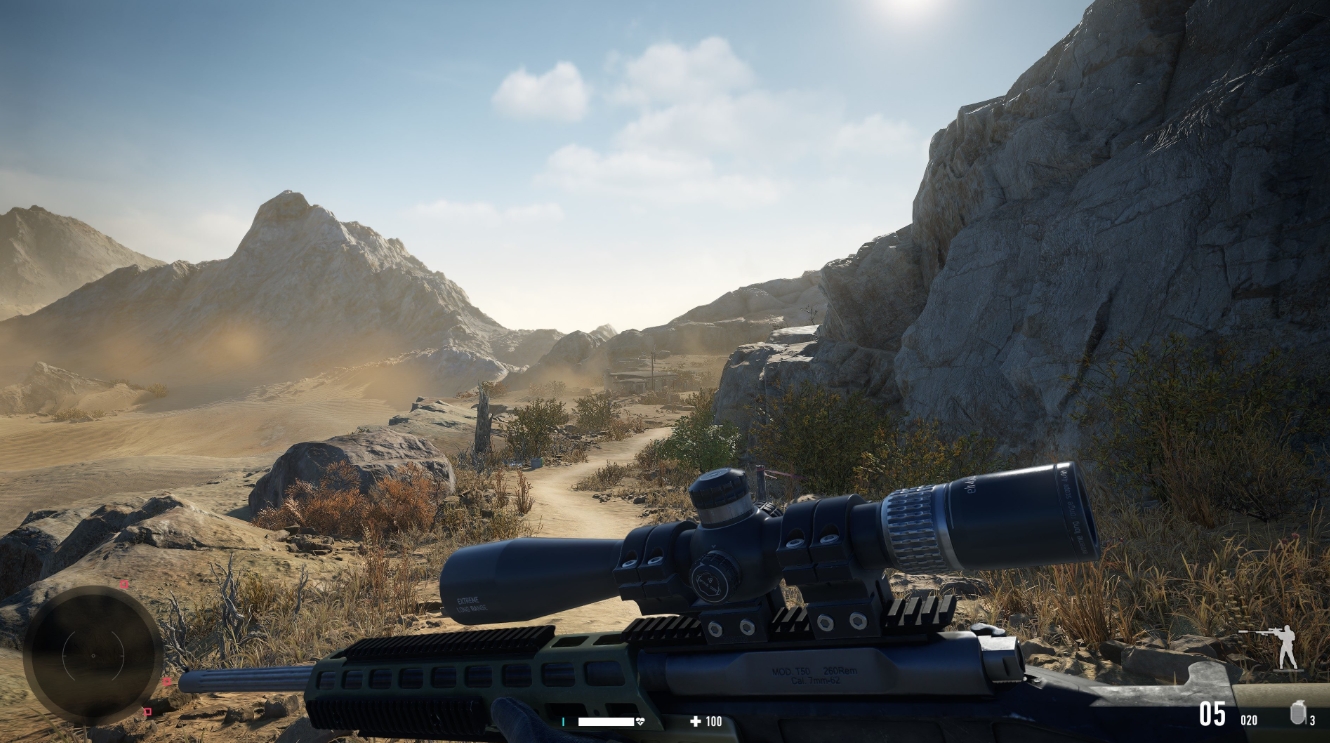The width and height of the screenshot is (1330, 743).
Task: Click the grenade icon in the bottom-right
Action: click(x=1297, y=712)
